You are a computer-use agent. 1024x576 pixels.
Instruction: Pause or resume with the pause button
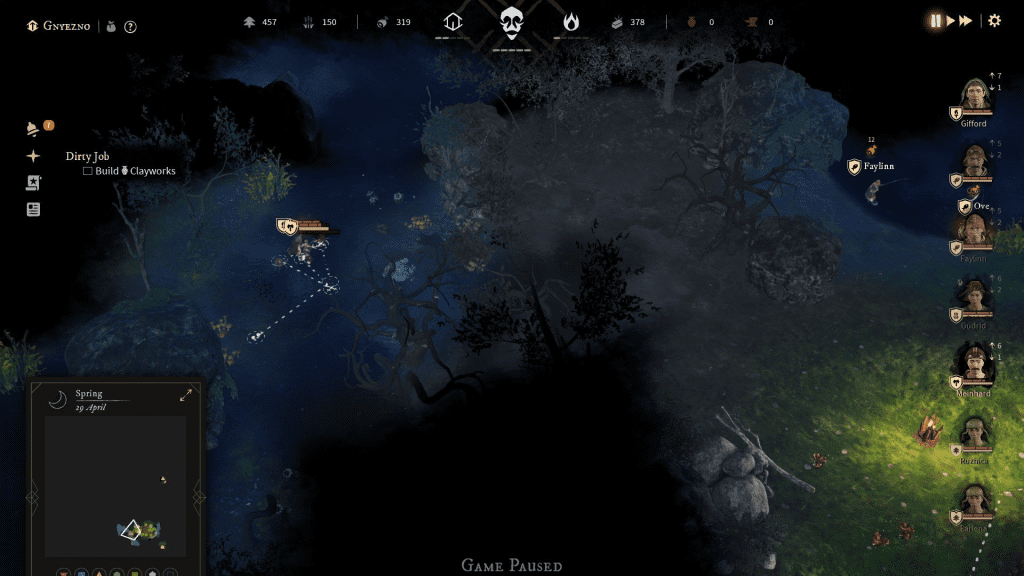pyautogui.click(x=936, y=21)
